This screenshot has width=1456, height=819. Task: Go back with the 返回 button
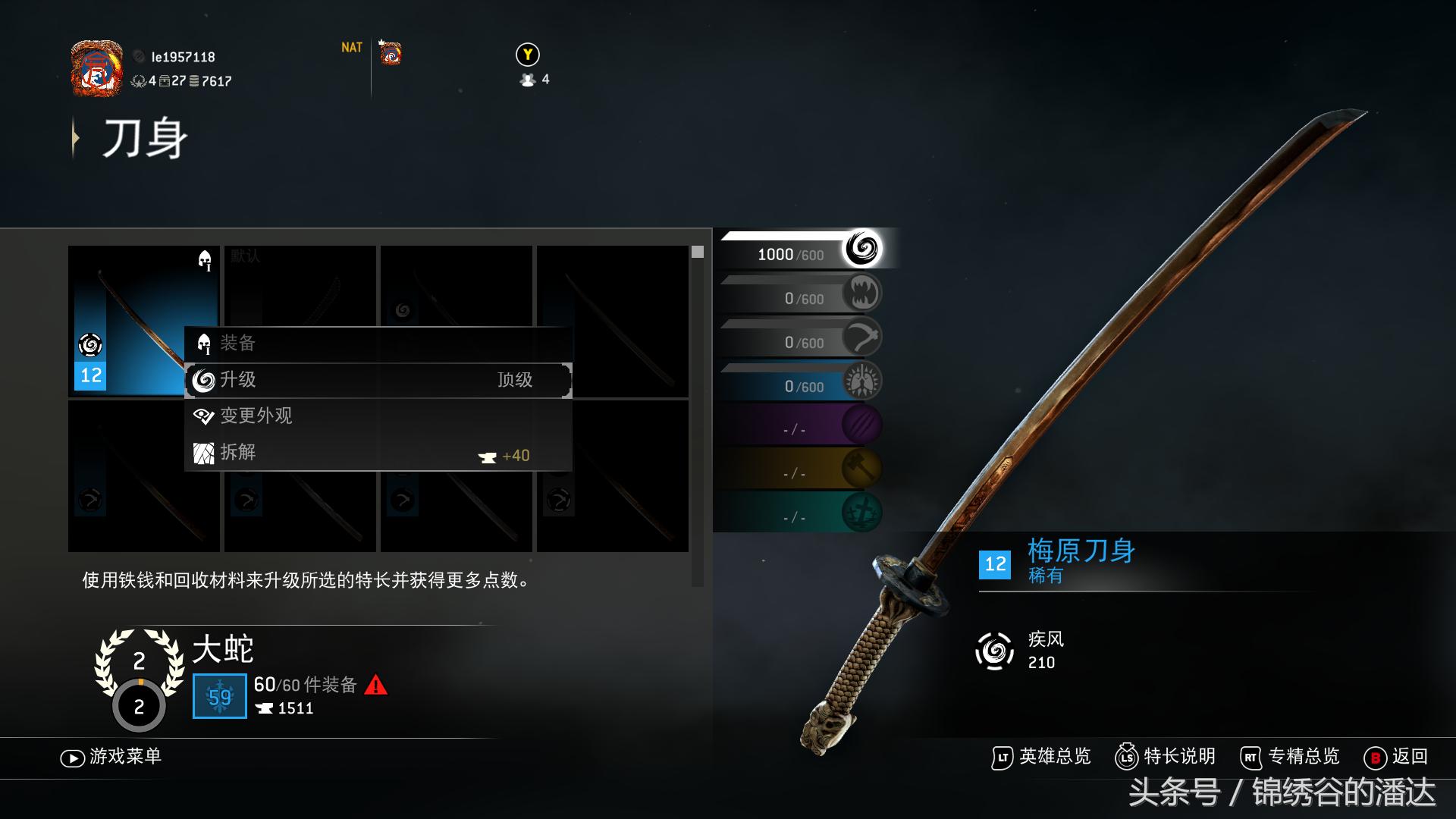pos(1396,757)
